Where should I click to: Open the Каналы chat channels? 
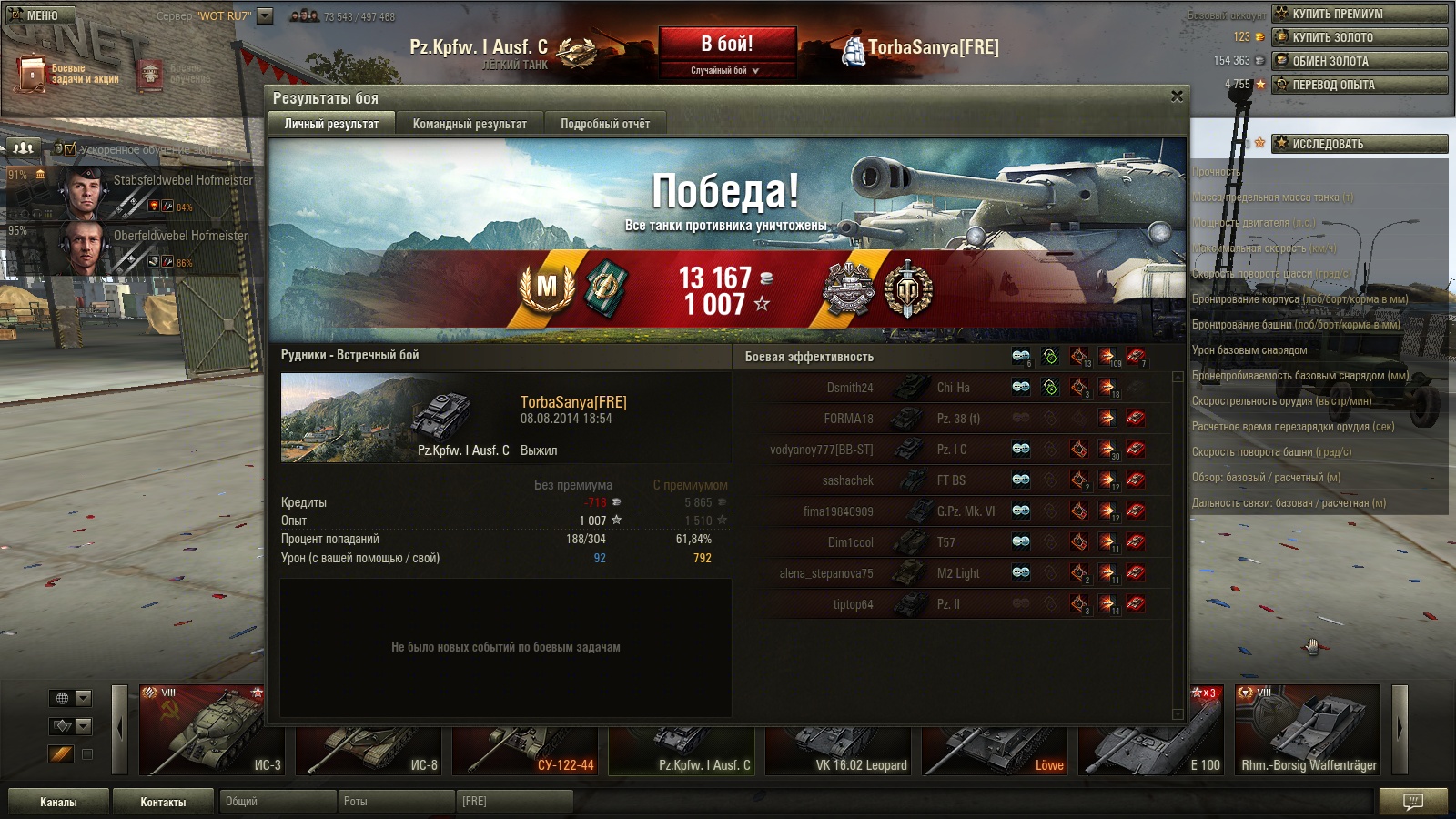[58, 802]
